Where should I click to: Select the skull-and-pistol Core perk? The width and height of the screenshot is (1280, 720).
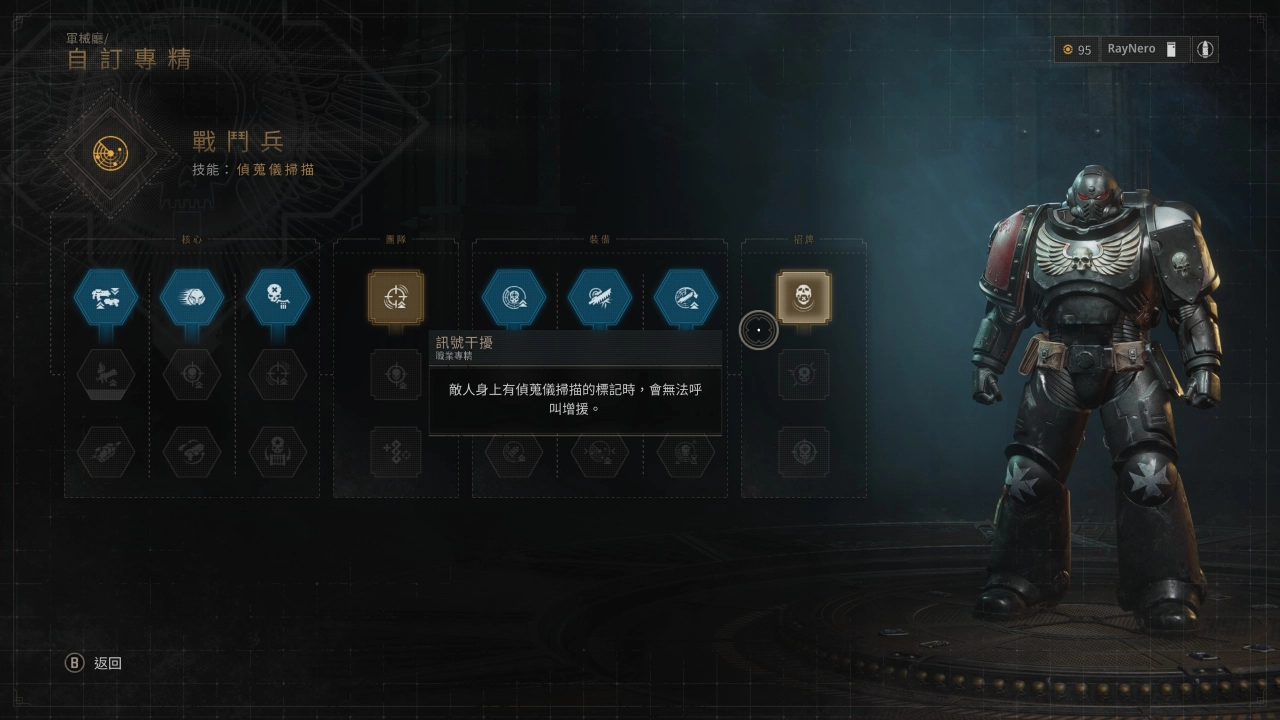(277, 297)
